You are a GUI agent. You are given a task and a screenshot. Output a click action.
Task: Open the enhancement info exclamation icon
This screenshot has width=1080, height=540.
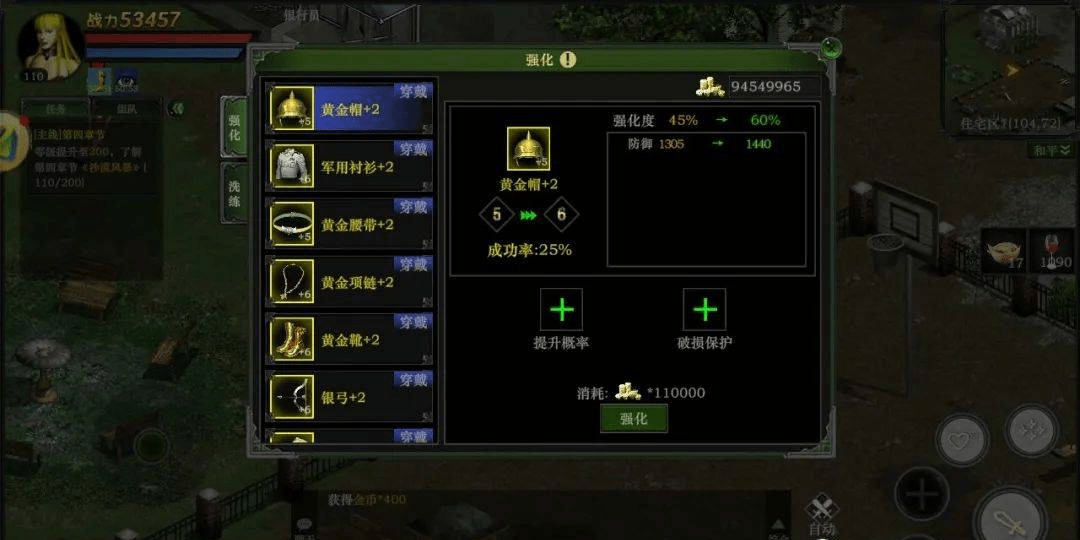click(x=568, y=59)
